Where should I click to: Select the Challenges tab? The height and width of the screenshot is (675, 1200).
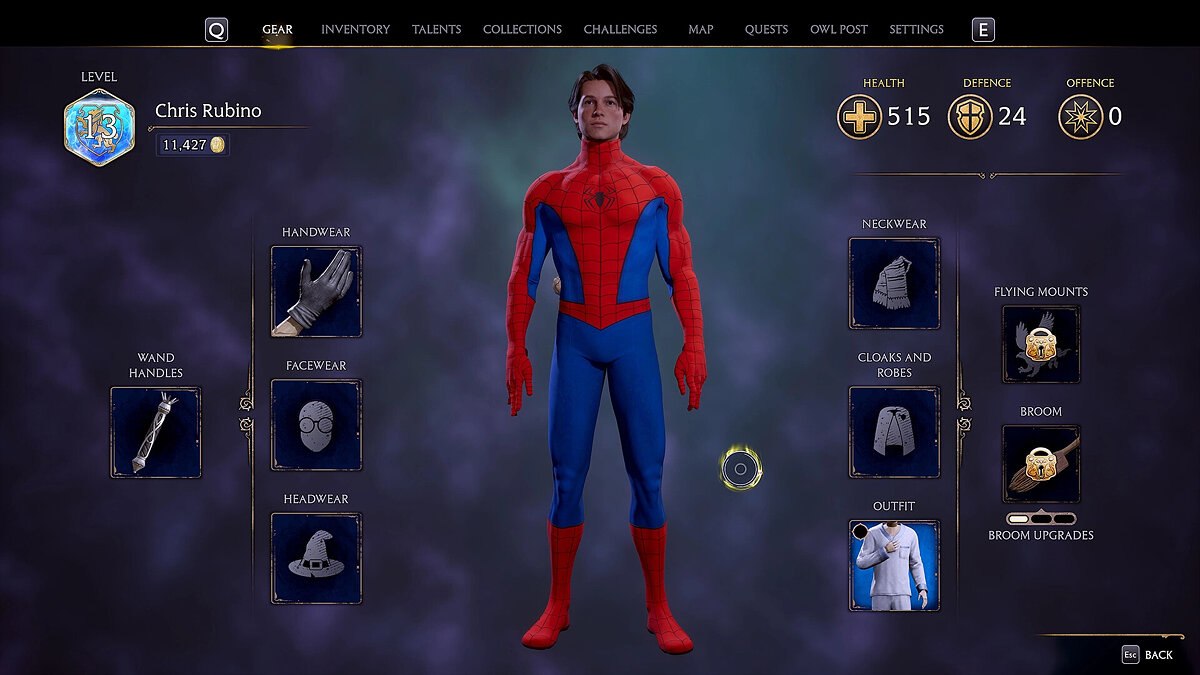pyautogui.click(x=620, y=30)
